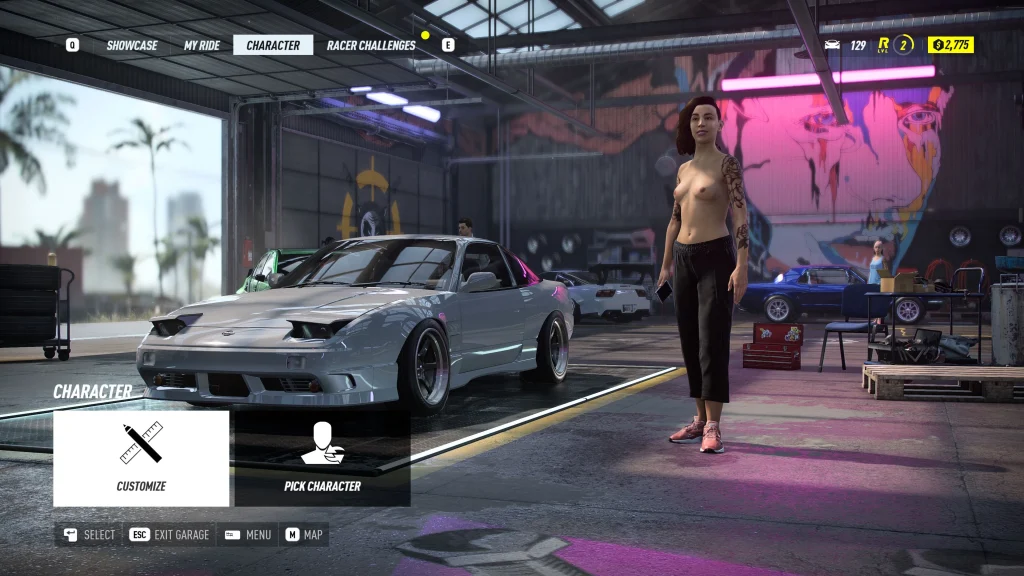Select the Character tab
The height and width of the screenshot is (576, 1024).
(x=273, y=45)
